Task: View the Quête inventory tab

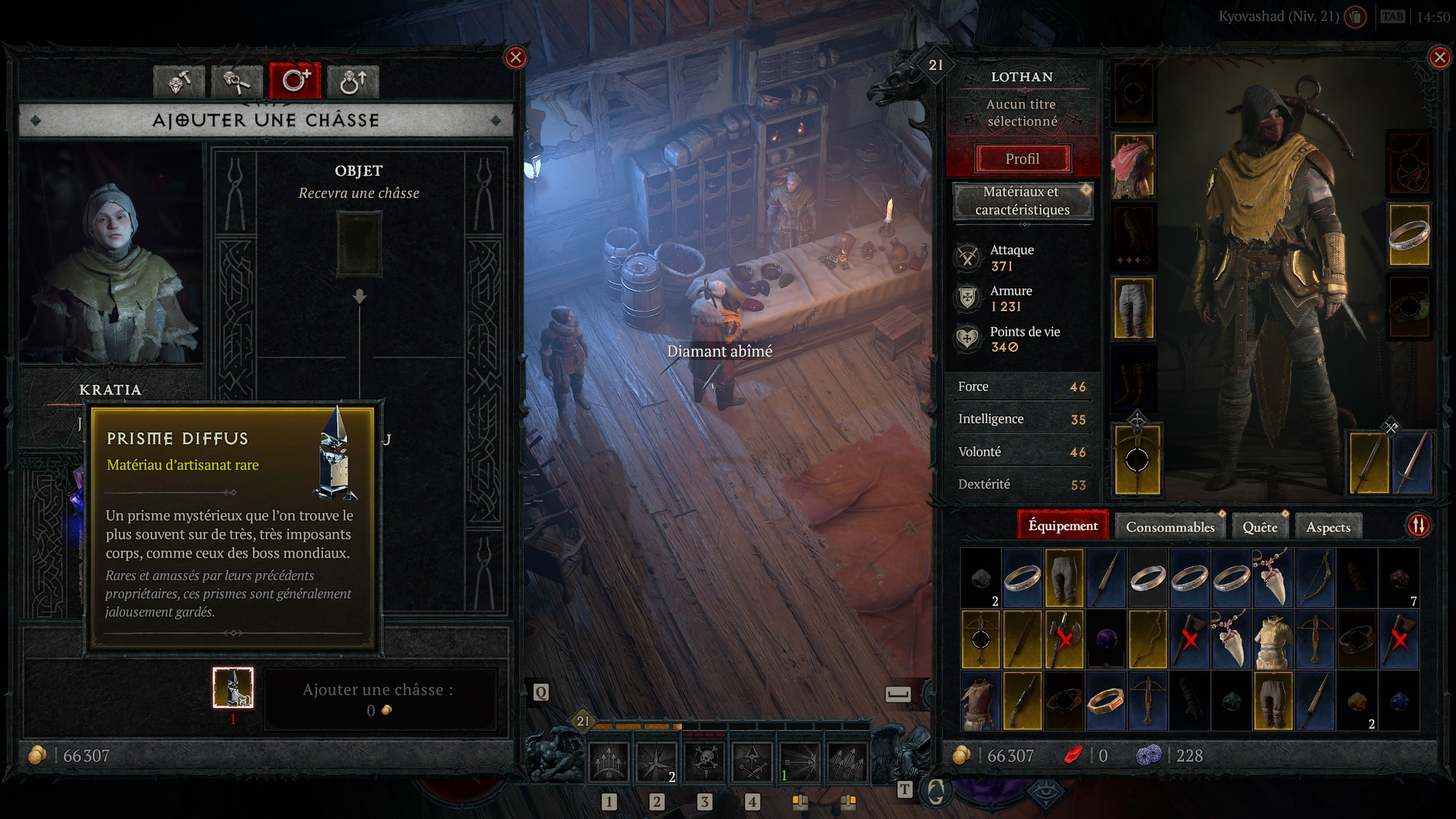Action: (1260, 527)
